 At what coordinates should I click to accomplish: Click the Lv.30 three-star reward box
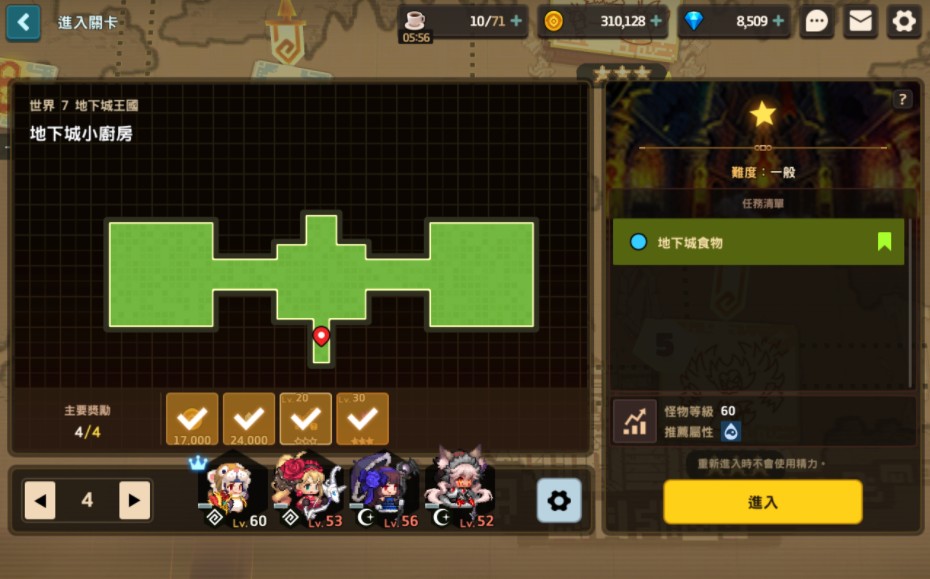[362, 418]
